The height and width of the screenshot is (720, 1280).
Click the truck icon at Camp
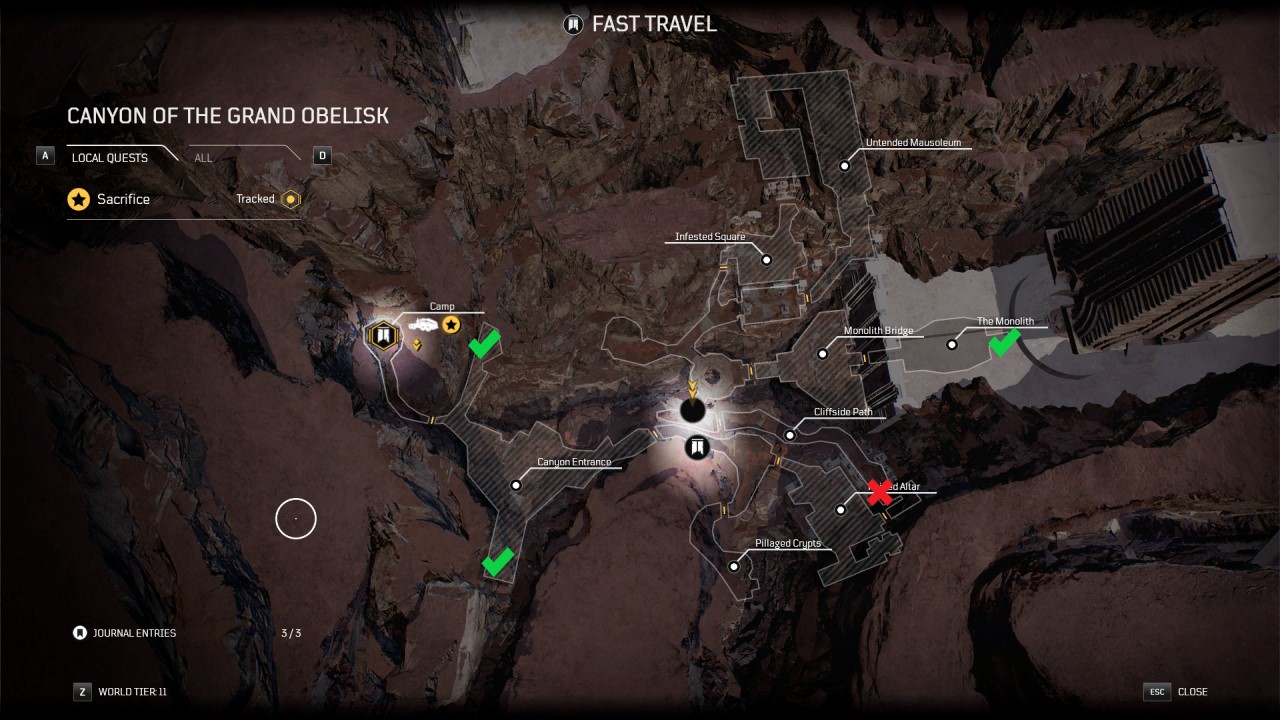[x=422, y=325]
